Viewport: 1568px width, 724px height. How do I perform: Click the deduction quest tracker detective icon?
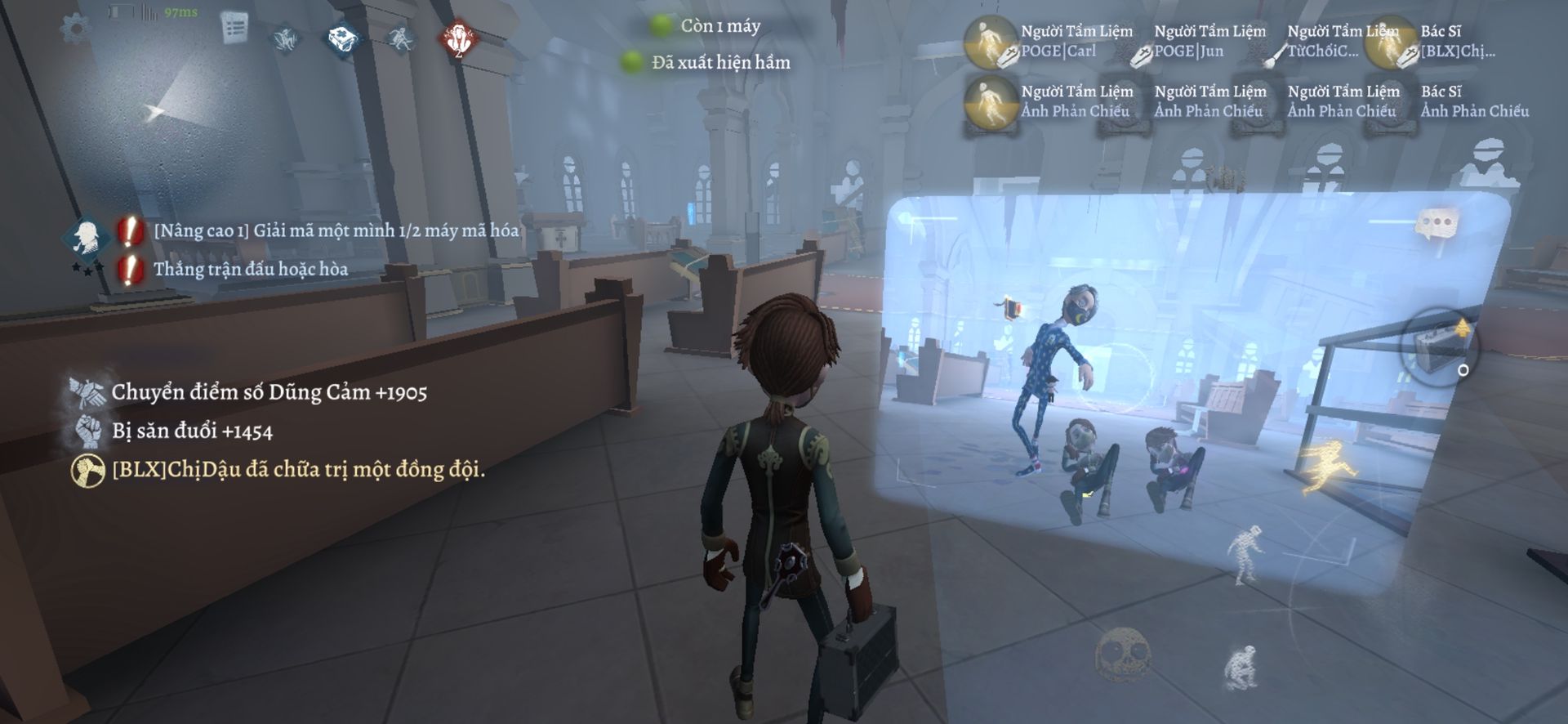86,239
